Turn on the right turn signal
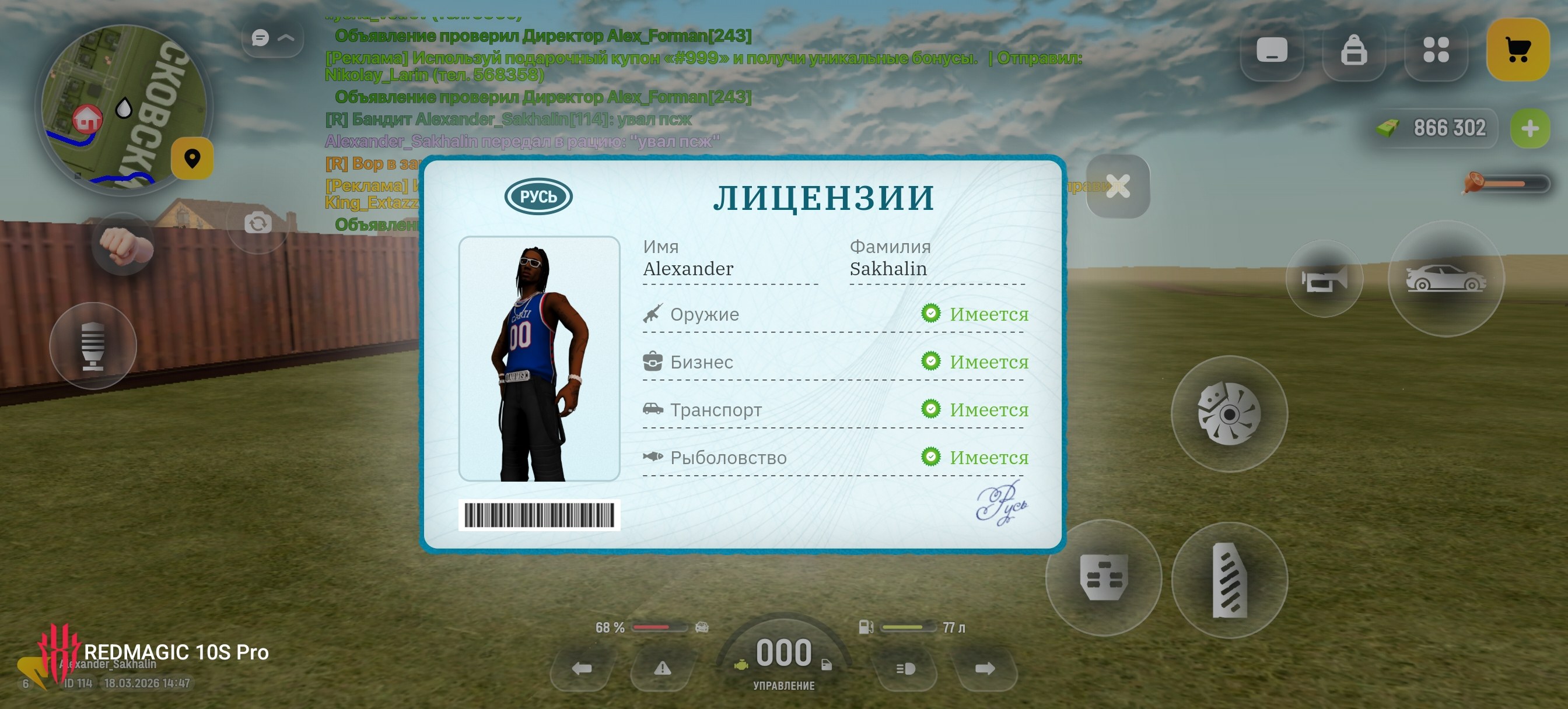This screenshot has height=709, width=1568. click(x=984, y=669)
